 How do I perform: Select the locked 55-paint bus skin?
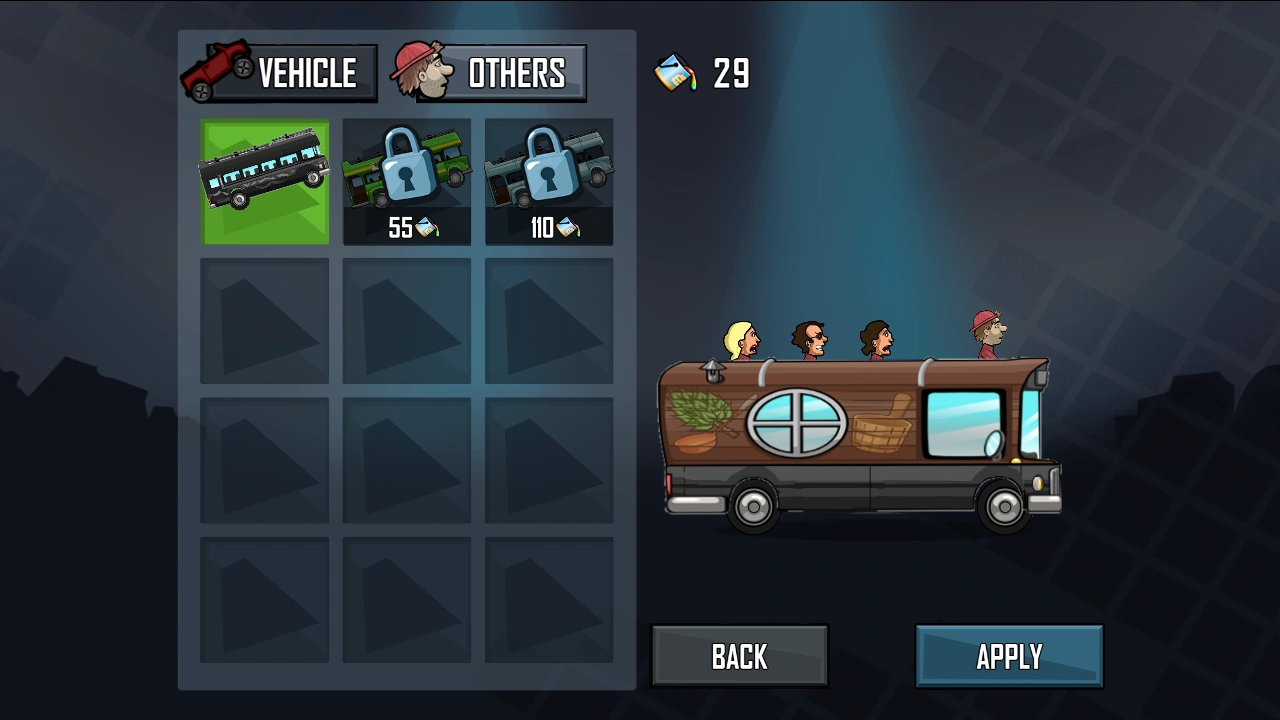coord(406,180)
